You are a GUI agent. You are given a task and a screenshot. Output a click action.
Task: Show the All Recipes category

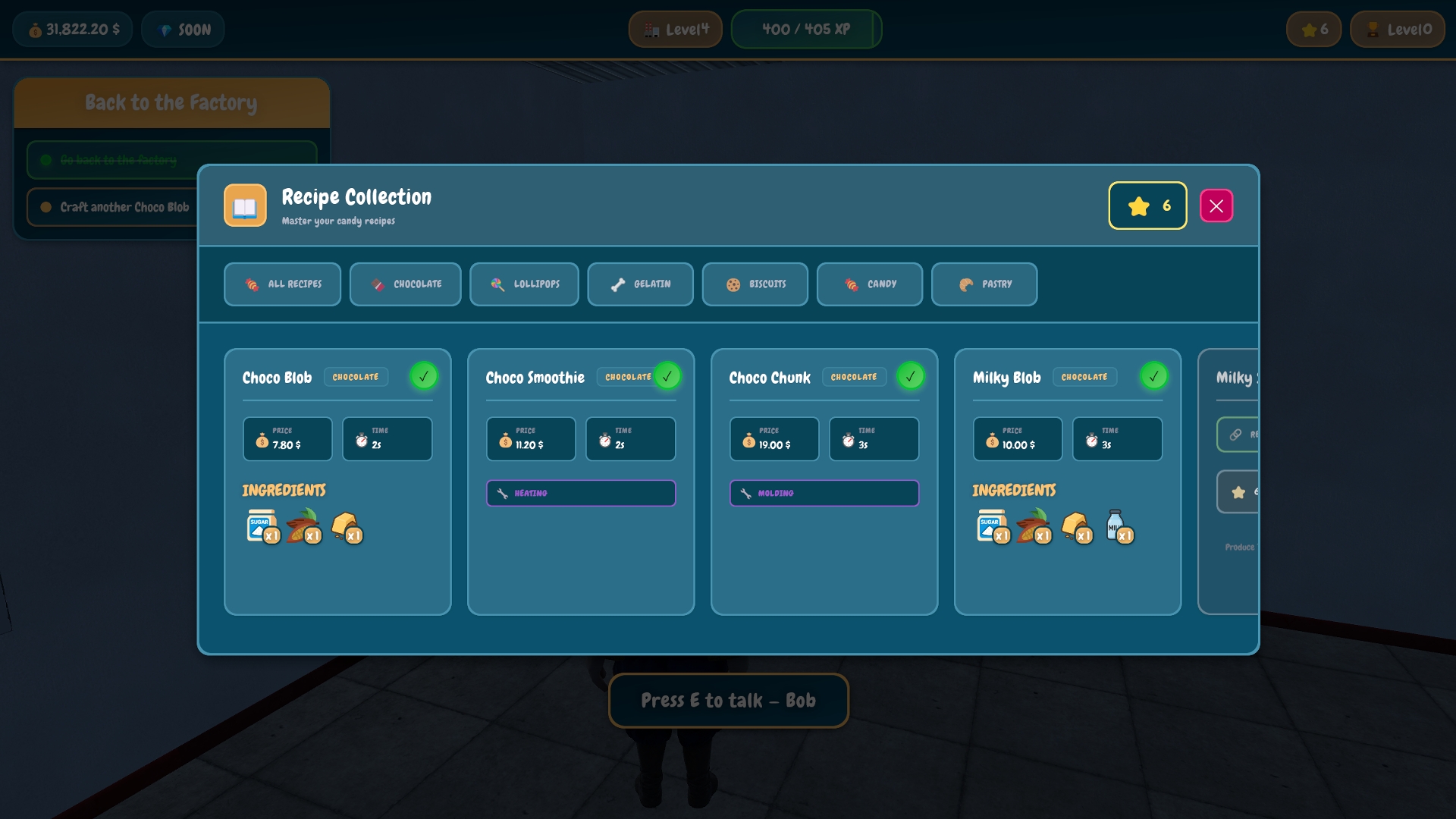[282, 284]
